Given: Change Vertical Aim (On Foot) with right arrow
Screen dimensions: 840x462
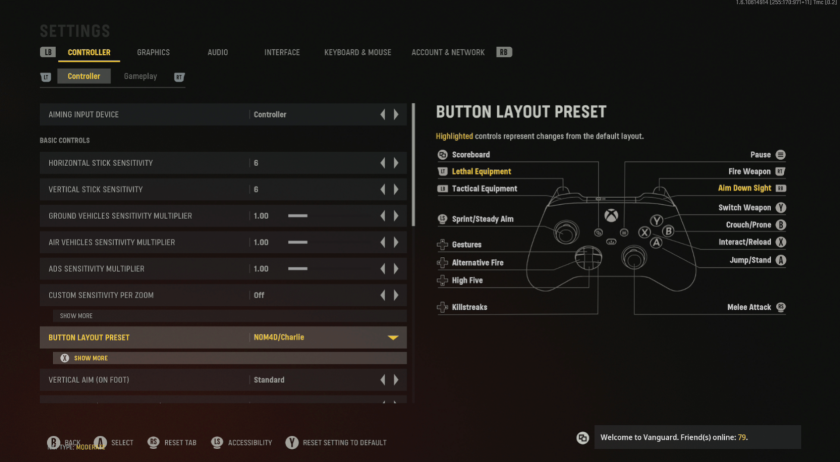Looking at the screenshot, I should (396, 380).
